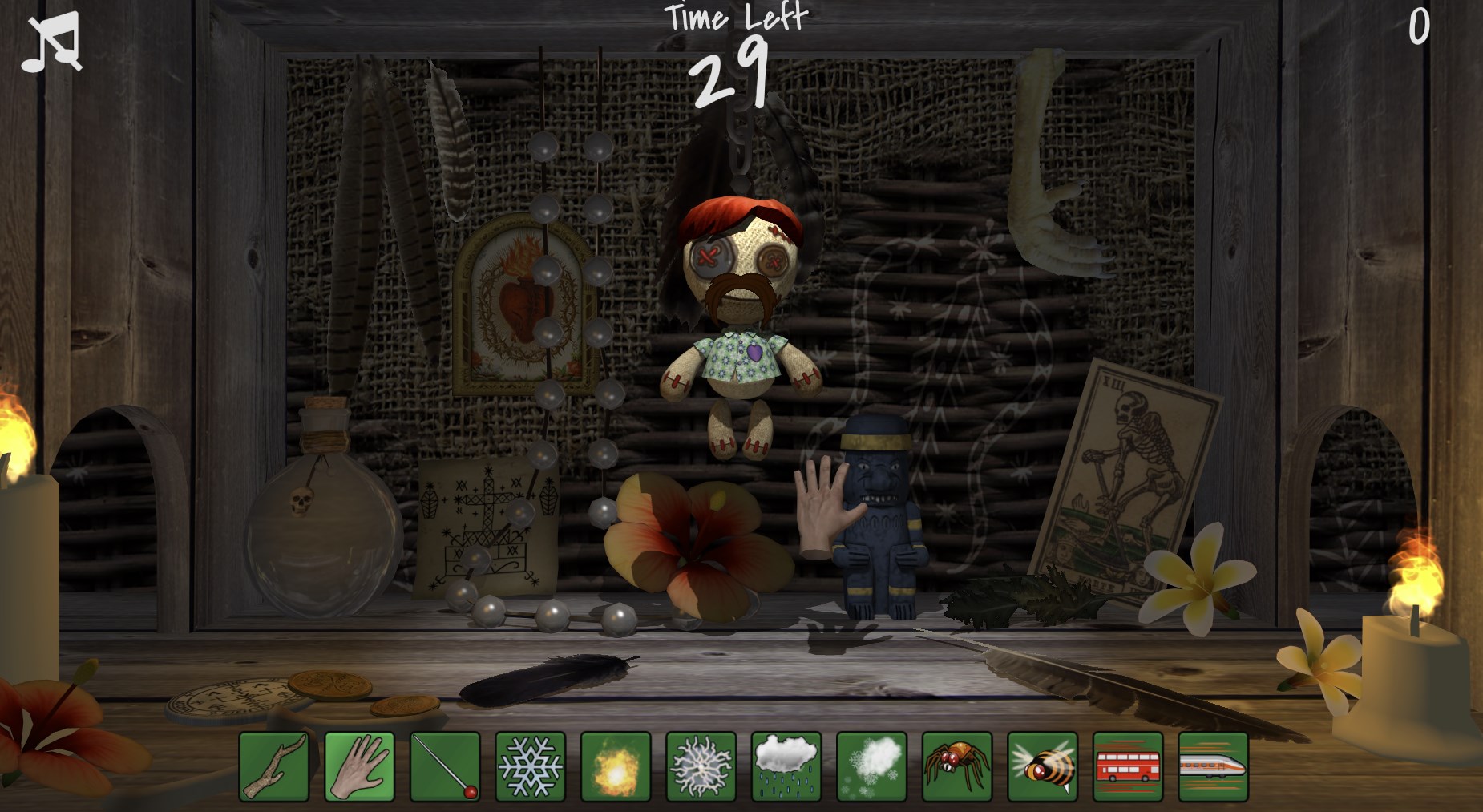Use the fire explosion tool
Image resolution: width=1483 pixels, height=812 pixels.
(616, 766)
